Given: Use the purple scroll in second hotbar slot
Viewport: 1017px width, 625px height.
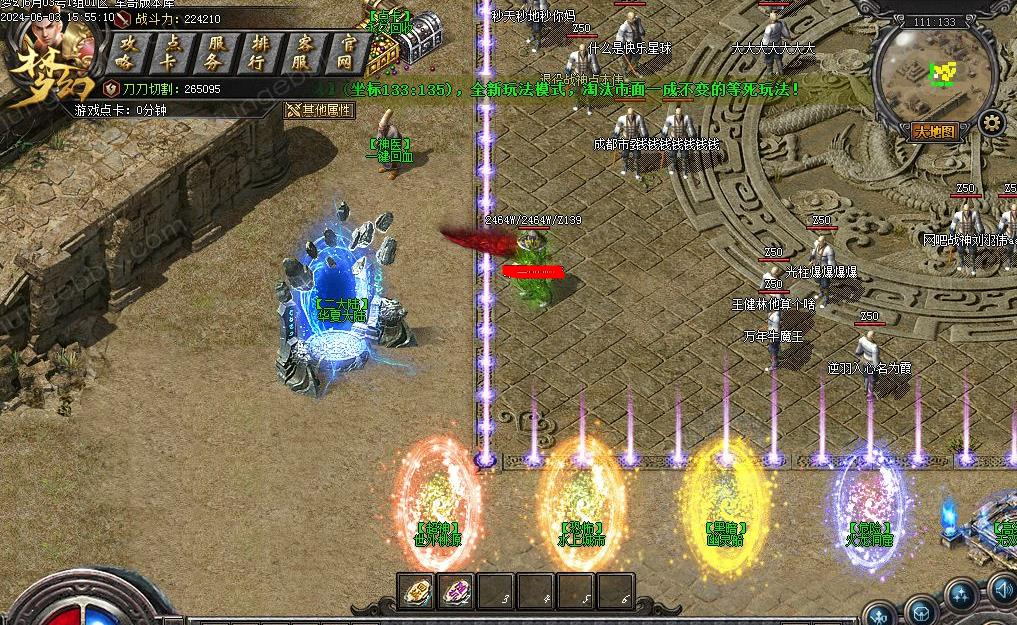Looking at the screenshot, I should pos(457,592).
